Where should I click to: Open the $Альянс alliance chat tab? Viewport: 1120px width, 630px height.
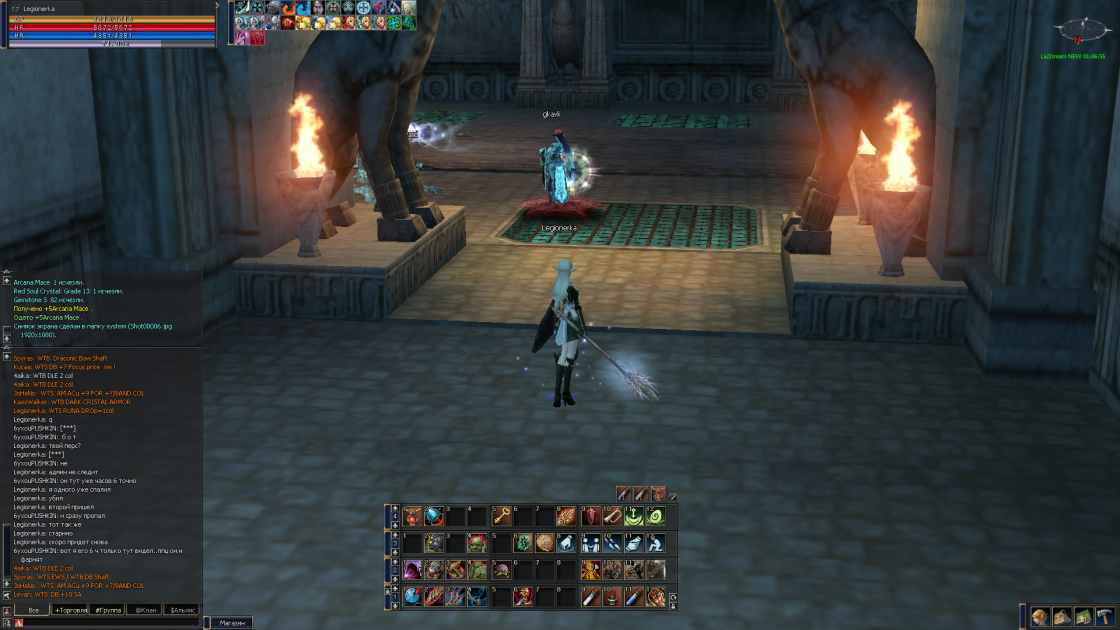tap(182, 609)
